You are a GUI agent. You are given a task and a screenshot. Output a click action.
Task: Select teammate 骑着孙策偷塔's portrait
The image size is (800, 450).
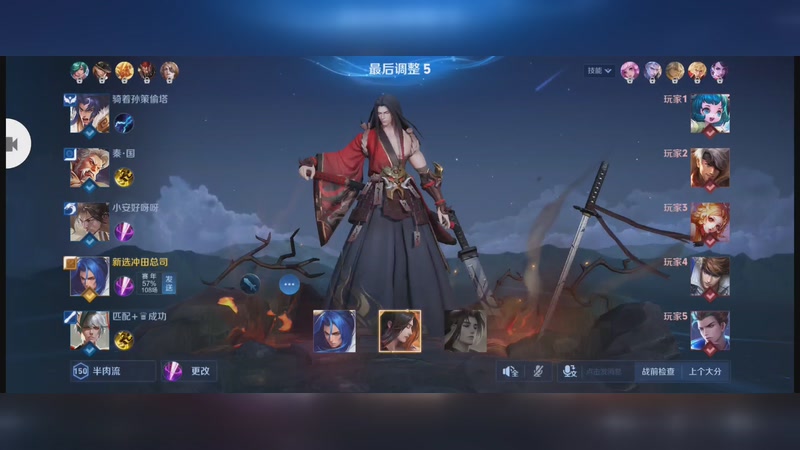coord(89,114)
